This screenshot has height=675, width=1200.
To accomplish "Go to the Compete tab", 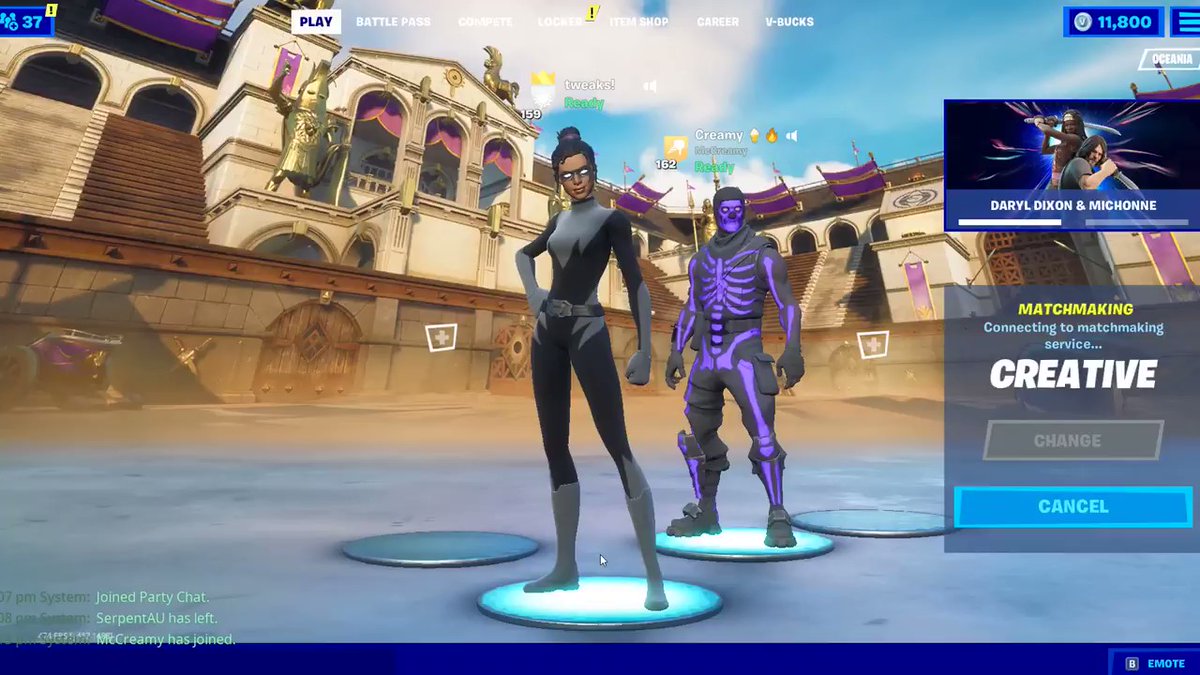I will 485,22.
